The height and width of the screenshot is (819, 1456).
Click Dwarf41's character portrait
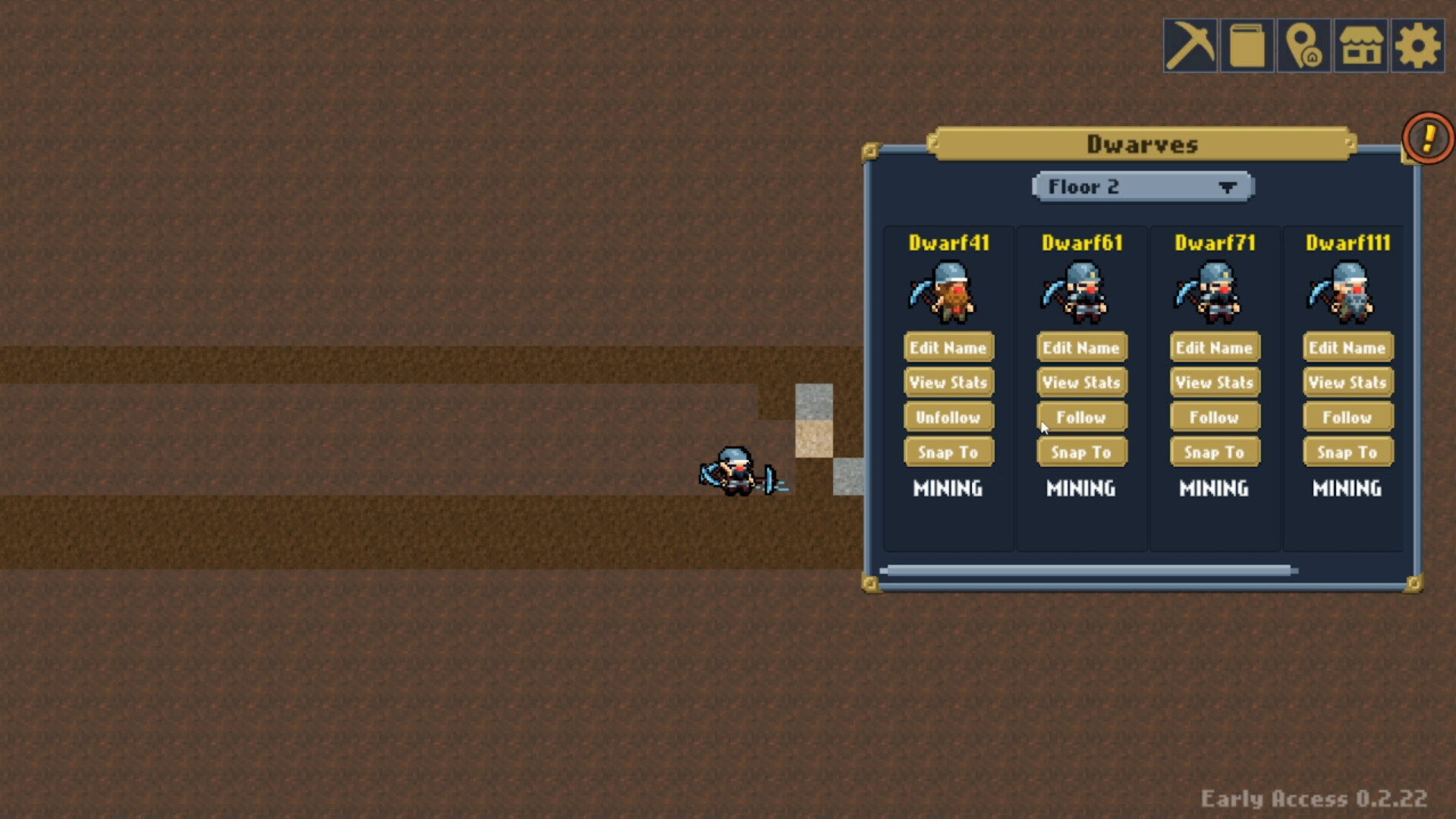pyautogui.click(x=948, y=292)
